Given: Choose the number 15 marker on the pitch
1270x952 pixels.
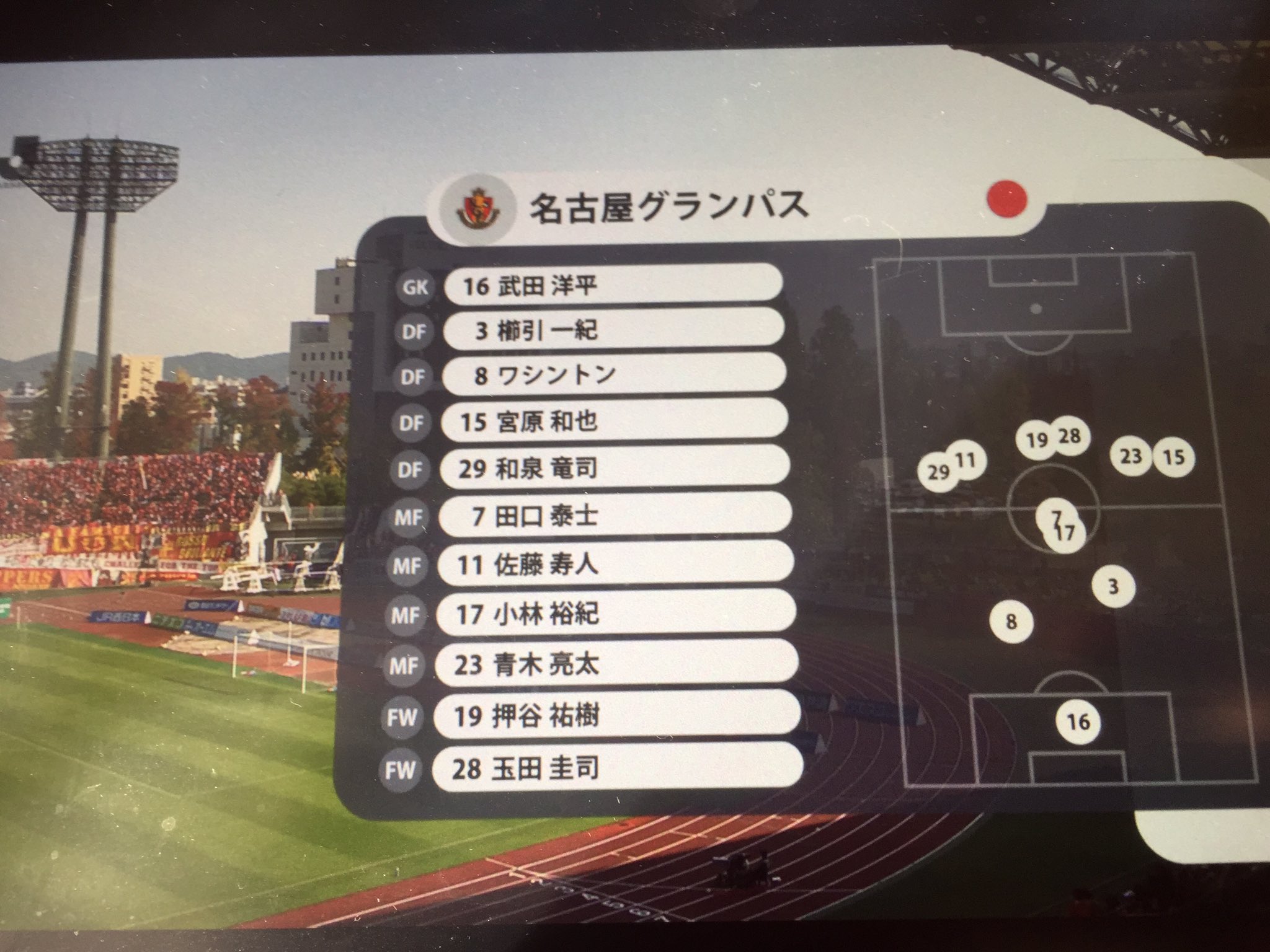Looking at the screenshot, I should (x=1174, y=457).
